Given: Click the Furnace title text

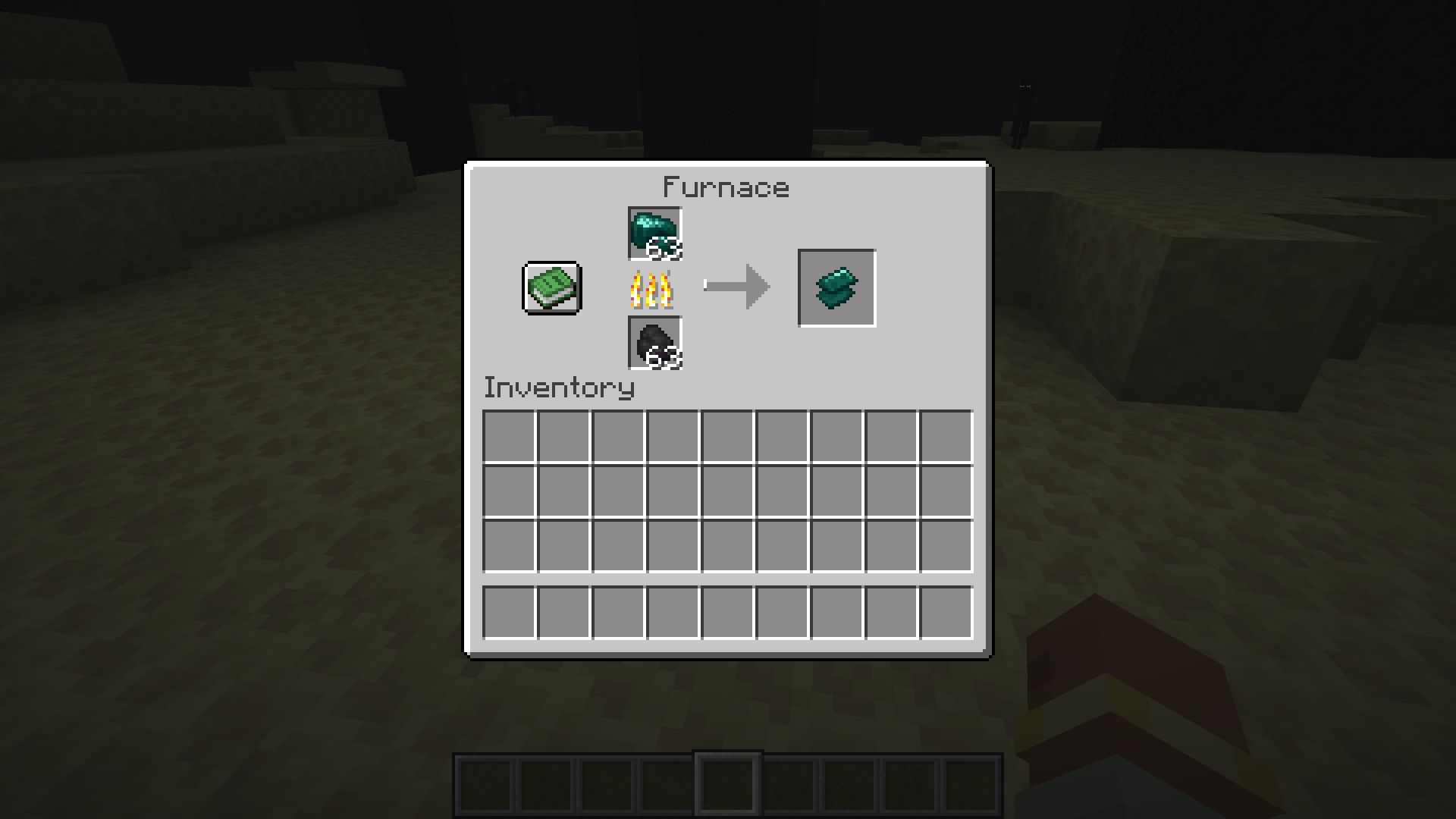Looking at the screenshot, I should tap(725, 187).
